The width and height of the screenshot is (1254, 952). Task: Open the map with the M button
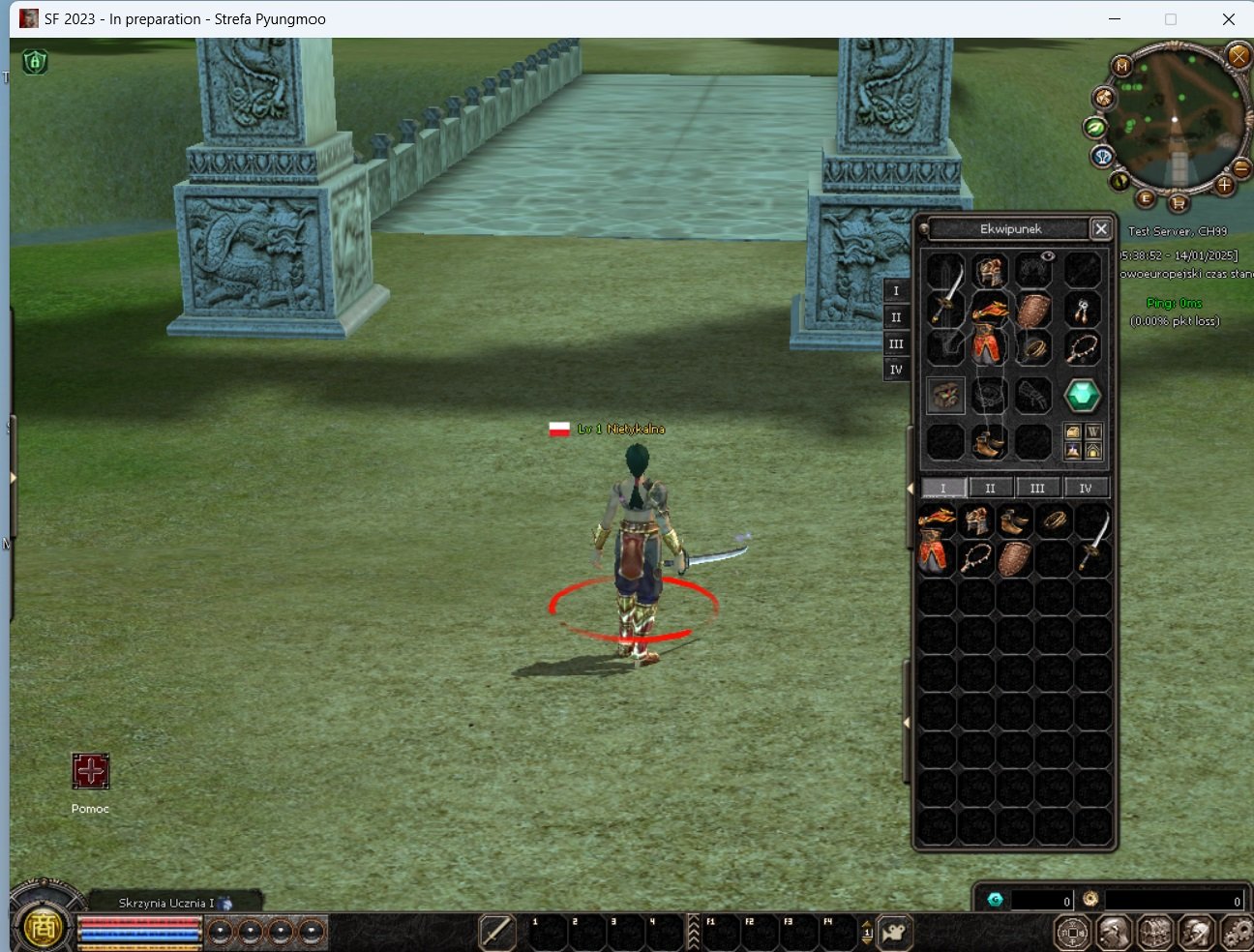click(1121, 66)
